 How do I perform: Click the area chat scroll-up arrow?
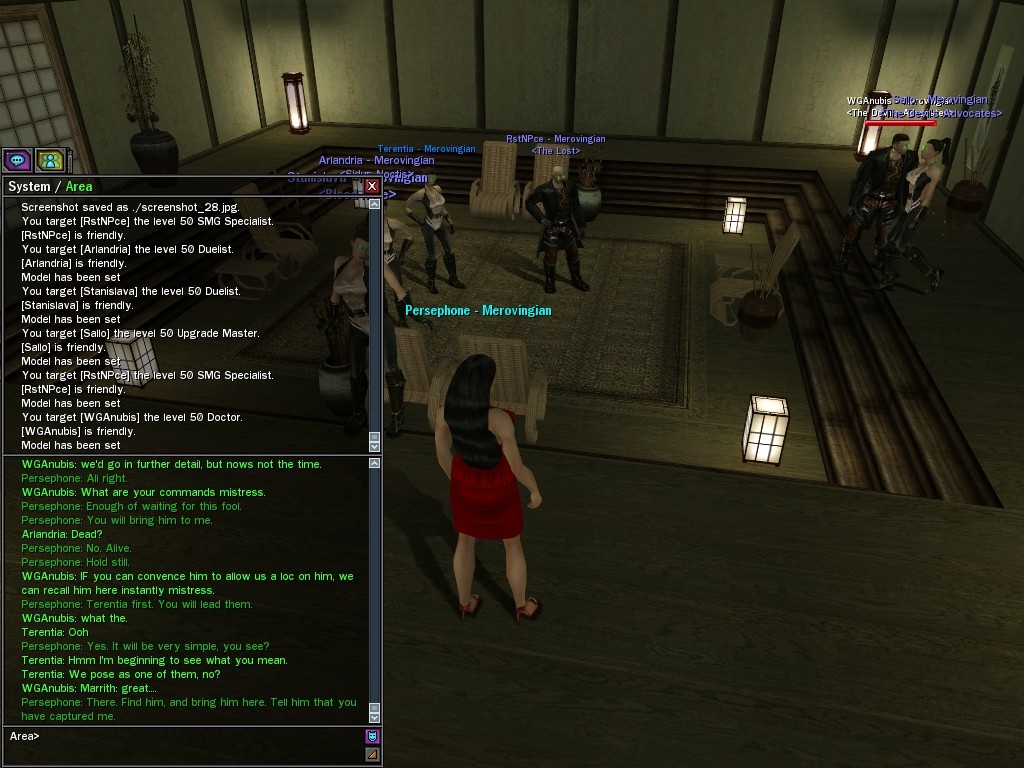[x=375, y=463]
